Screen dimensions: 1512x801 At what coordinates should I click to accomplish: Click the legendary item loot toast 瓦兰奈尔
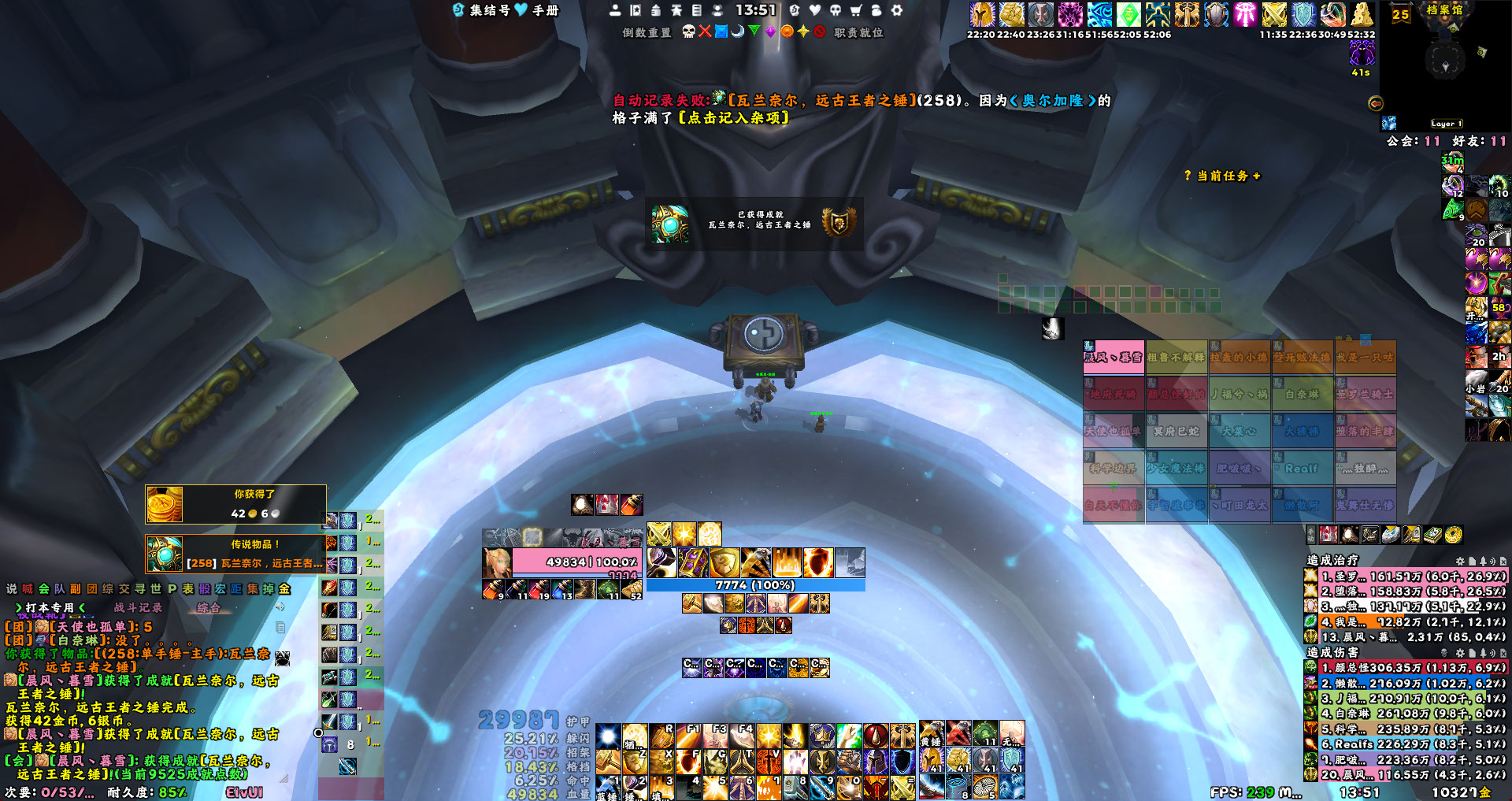click(235, 554)
